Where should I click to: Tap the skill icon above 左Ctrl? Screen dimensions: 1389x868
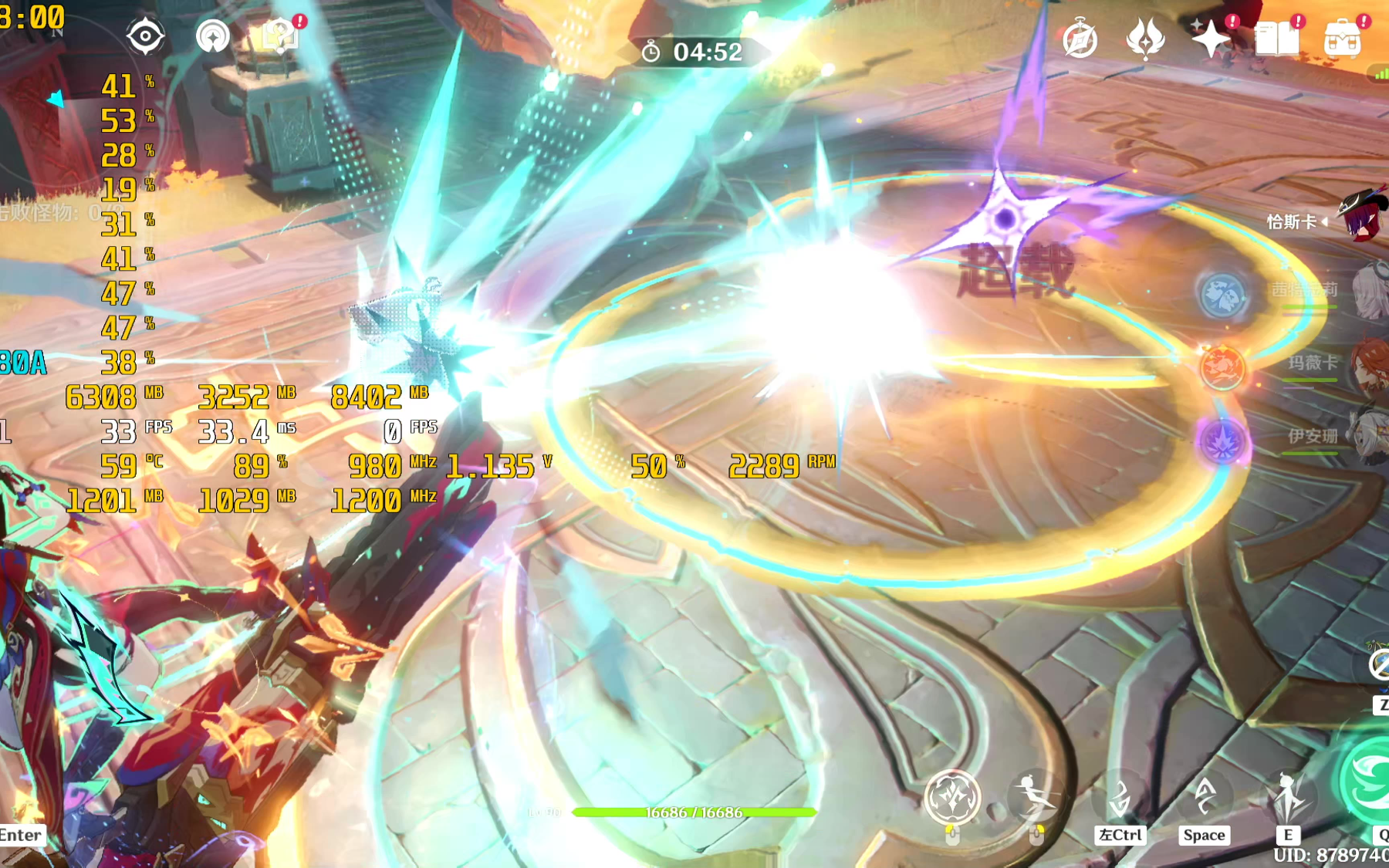pos(1120,798)
